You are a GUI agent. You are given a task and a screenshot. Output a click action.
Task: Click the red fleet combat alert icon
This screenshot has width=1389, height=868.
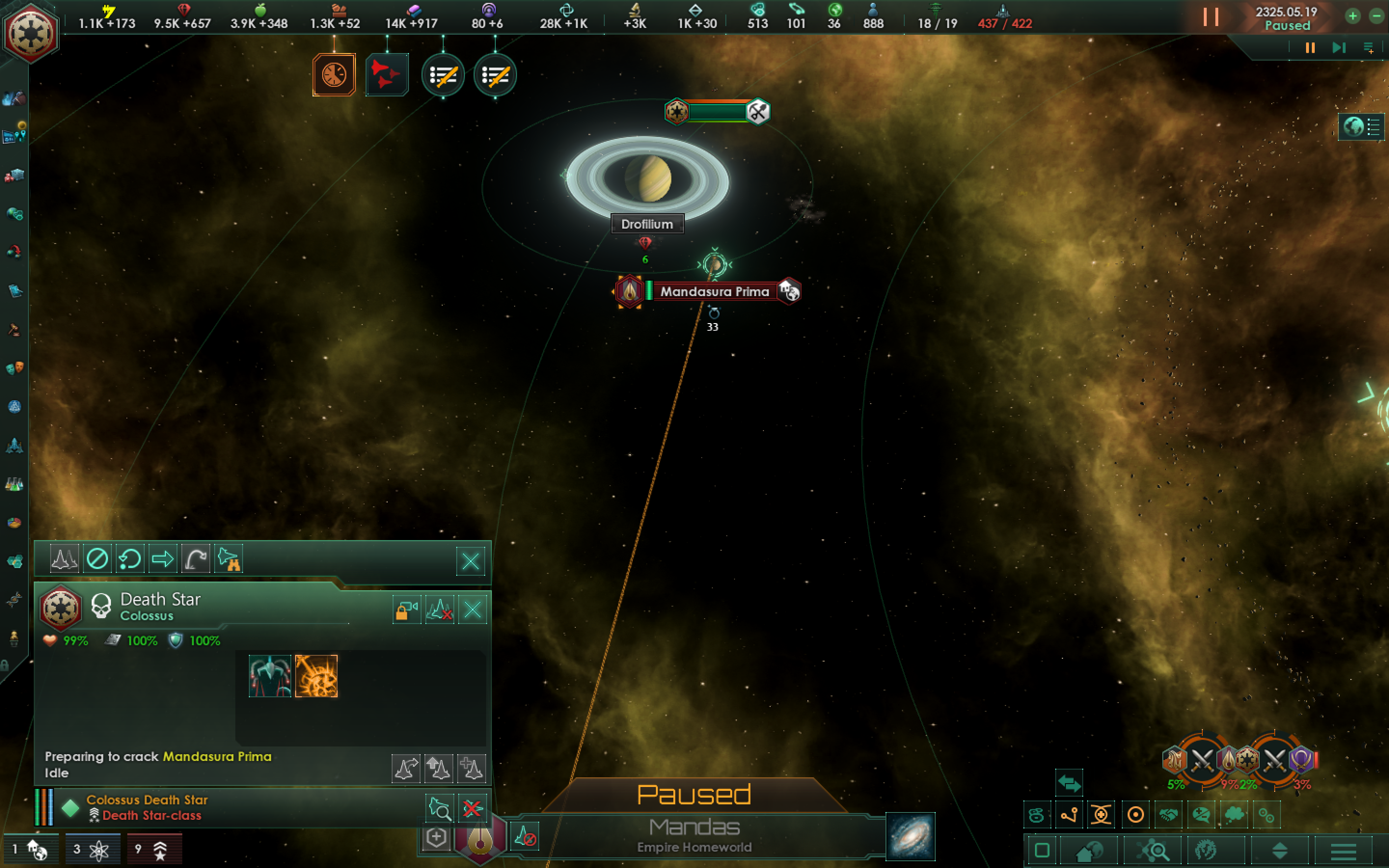point(386,75)
